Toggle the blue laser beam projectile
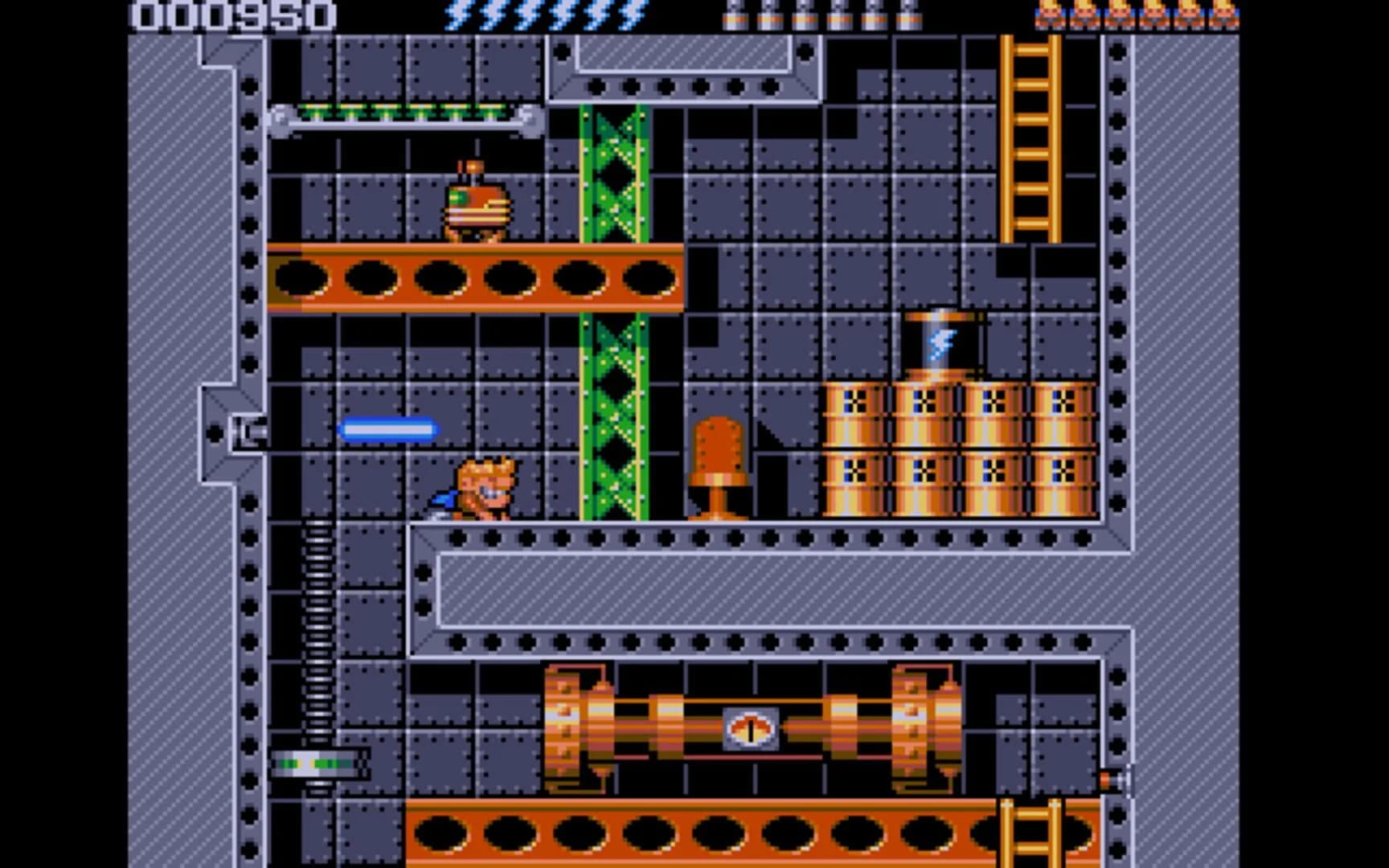 point(390,432)
